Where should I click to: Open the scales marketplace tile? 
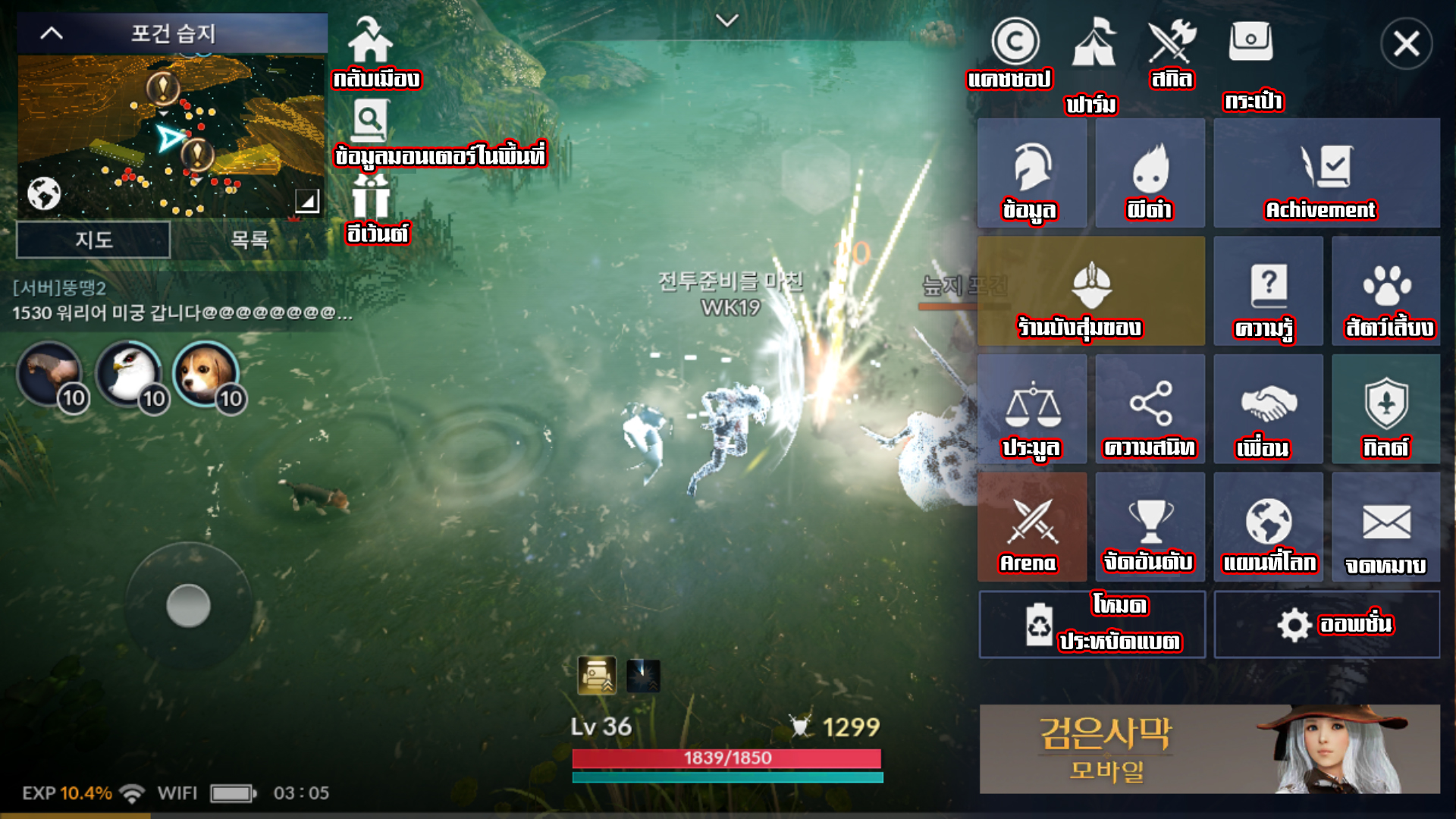click(1031, 409)
